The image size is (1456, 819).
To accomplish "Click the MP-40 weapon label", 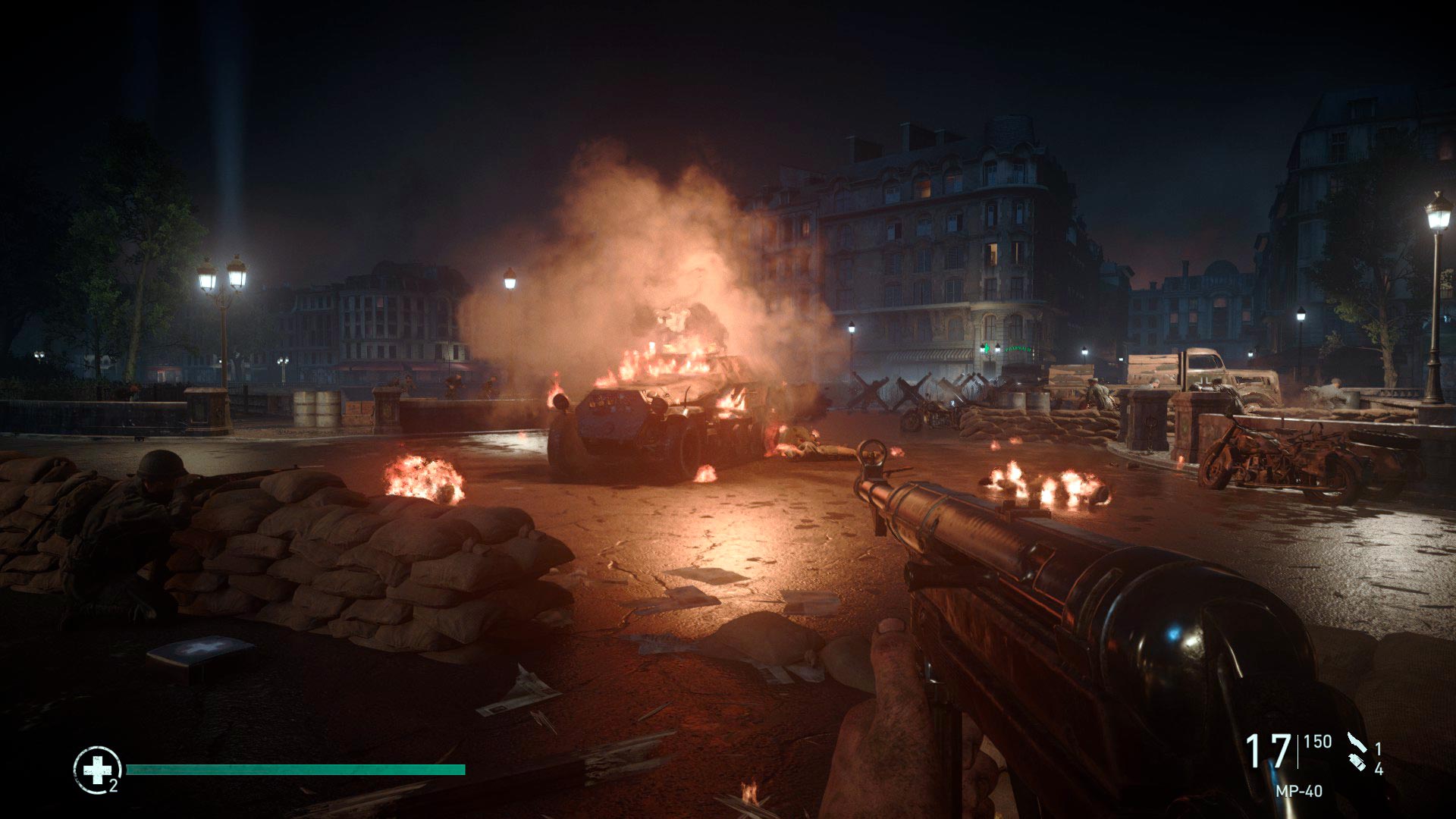I will [x=1298, y=791].
